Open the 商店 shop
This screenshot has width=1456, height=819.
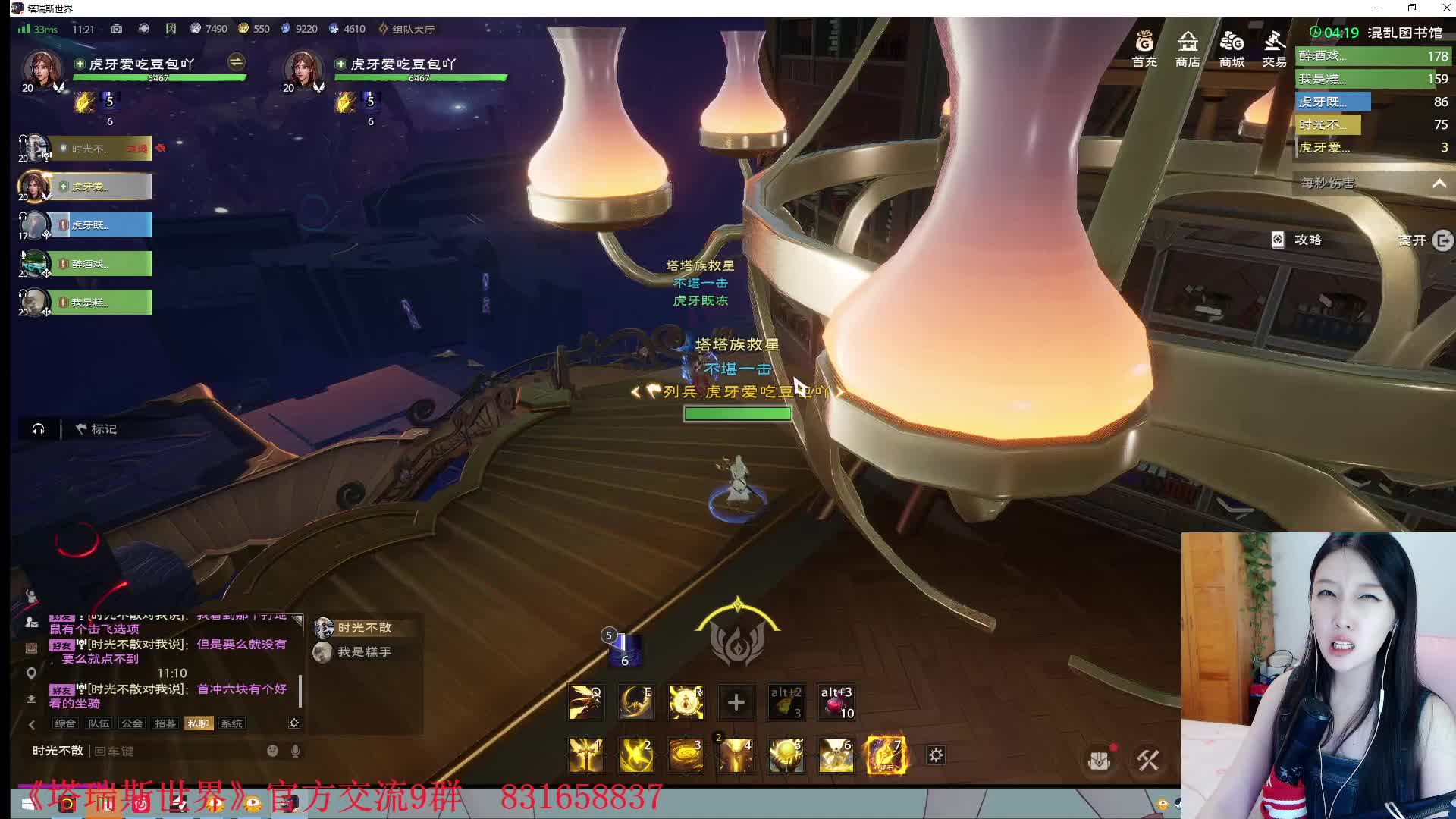click(1188, 48)
